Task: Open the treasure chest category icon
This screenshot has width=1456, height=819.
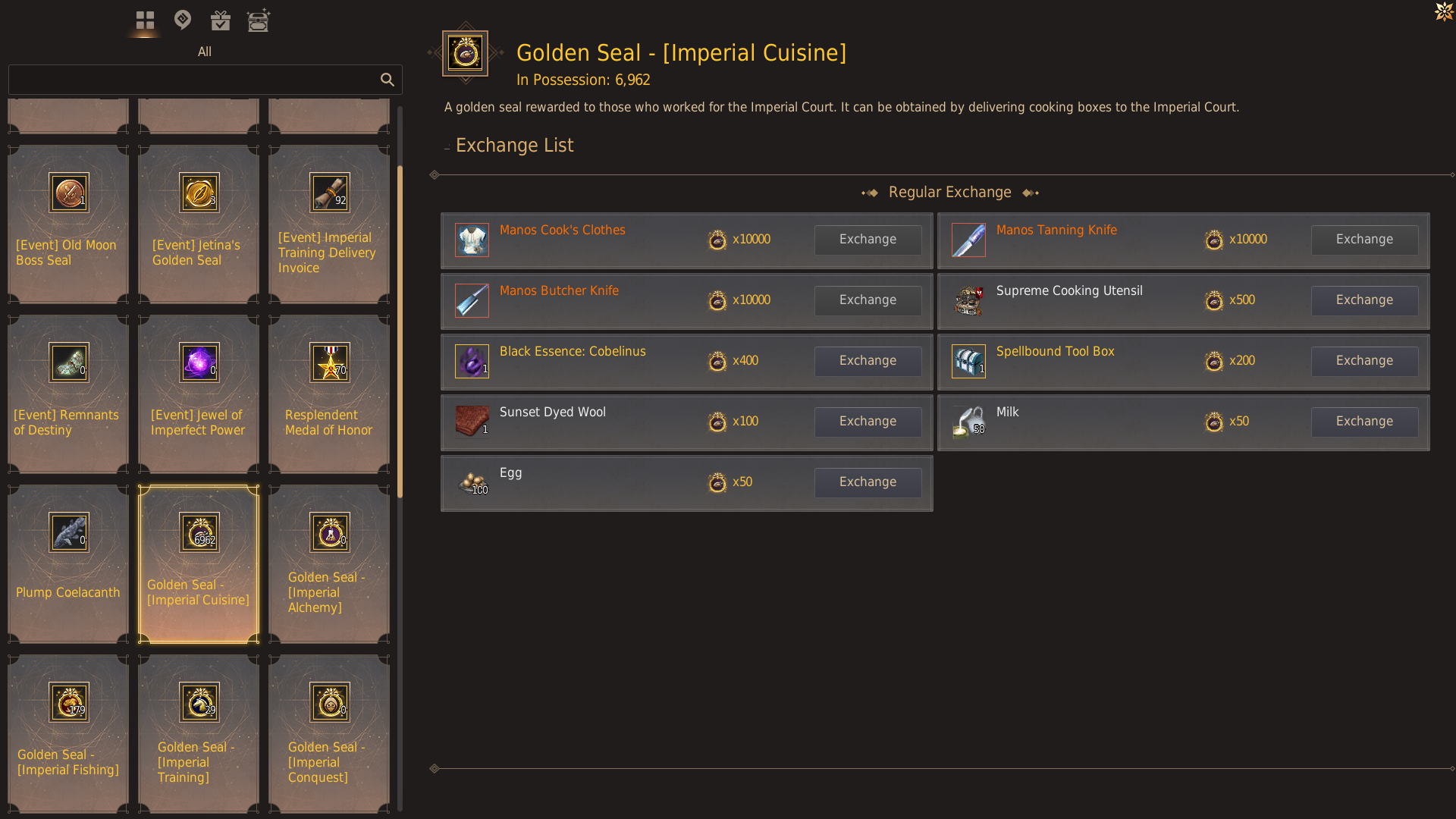Action: pyautogui.click(x=259, y=20)
